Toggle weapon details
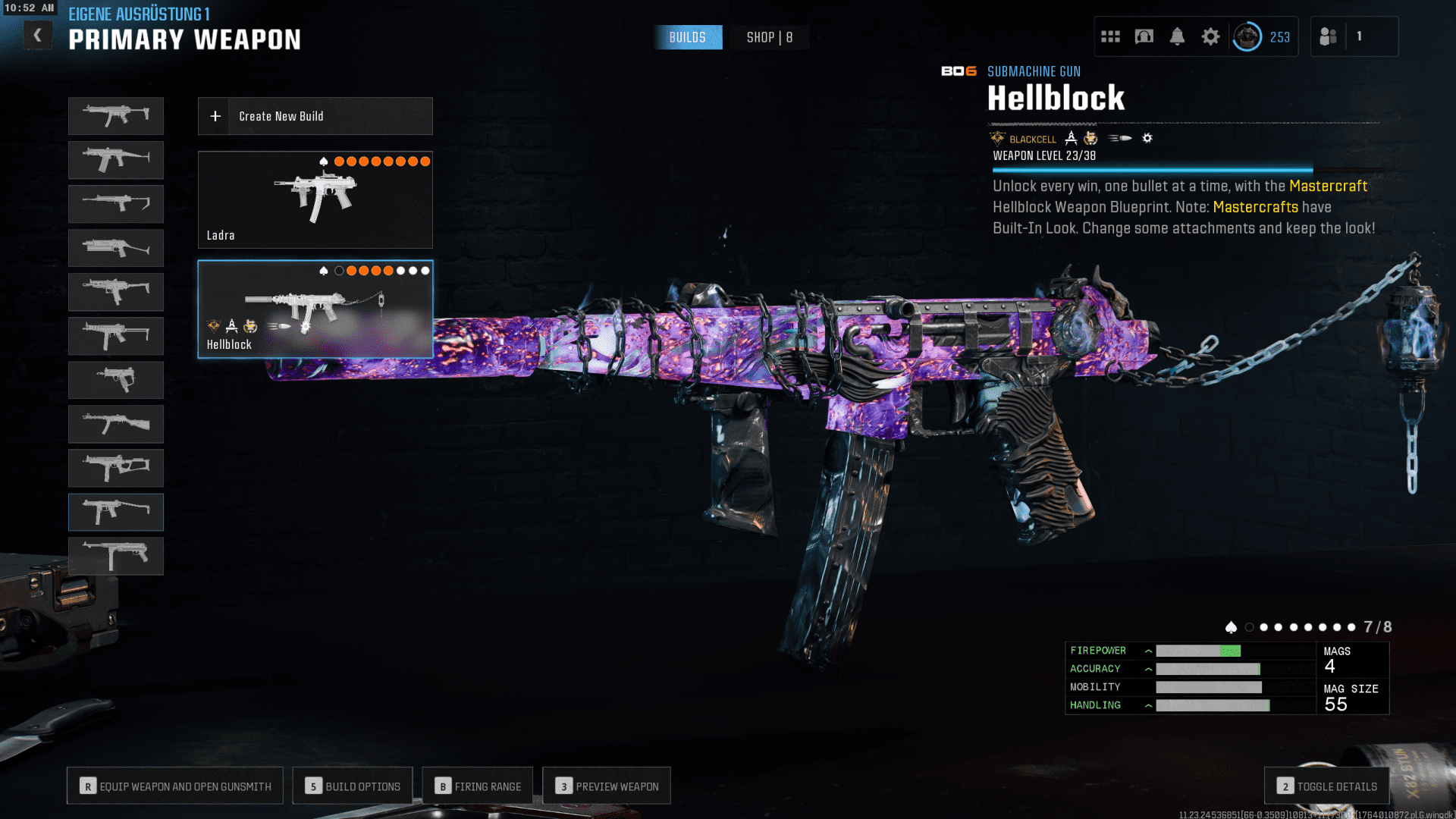1456x819 pixels. pyautogui.click(x=1327, y=786)
